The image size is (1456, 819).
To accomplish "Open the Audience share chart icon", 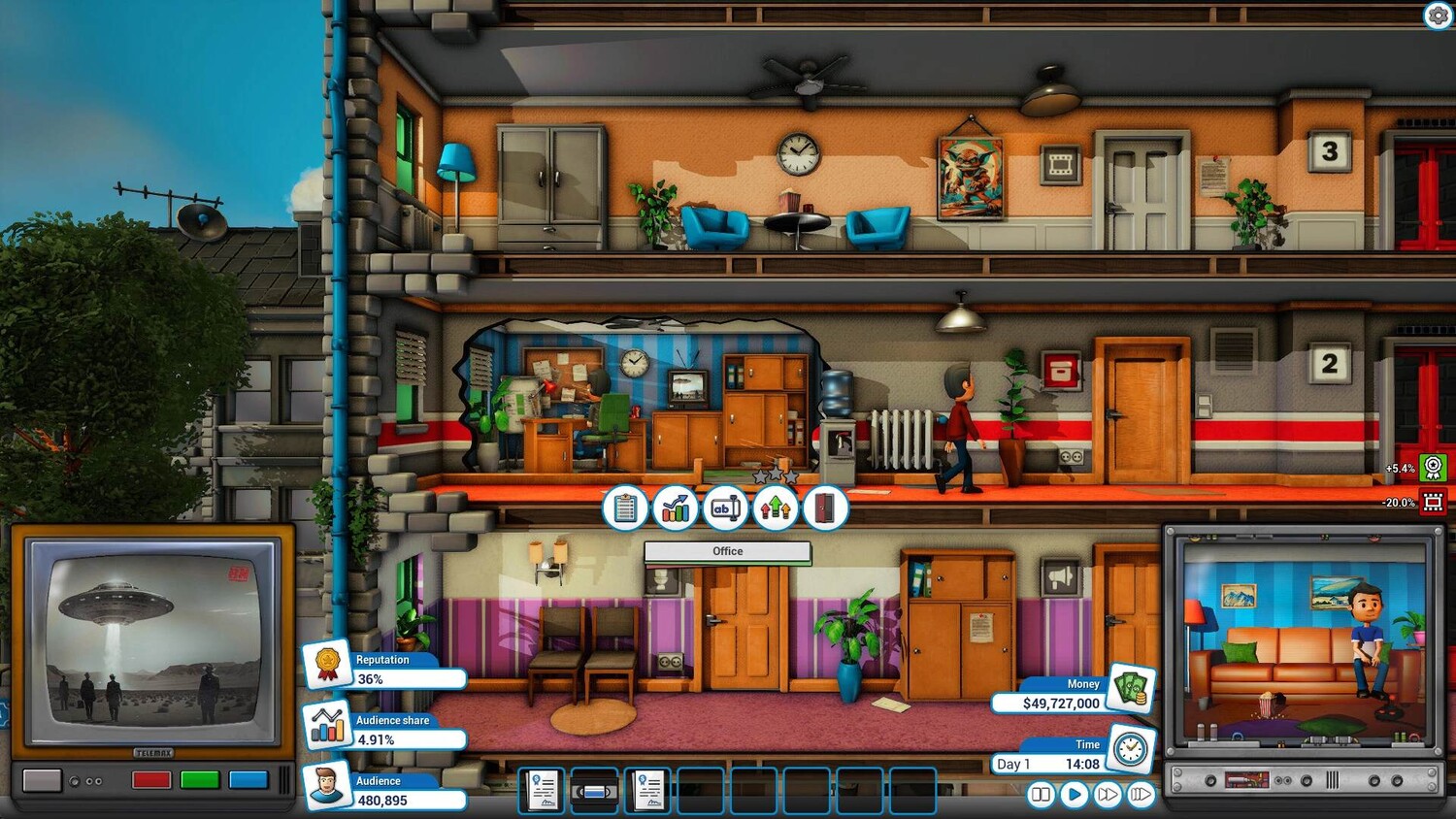I will [x=327, y=724].
